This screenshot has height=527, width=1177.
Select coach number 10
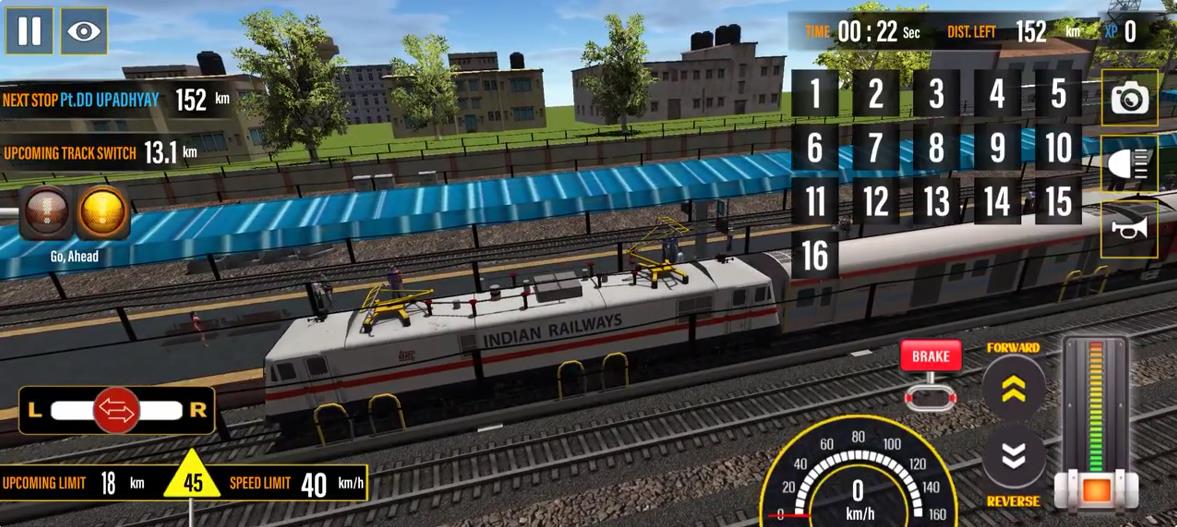pyautogui.click(x=1058, y=149)
